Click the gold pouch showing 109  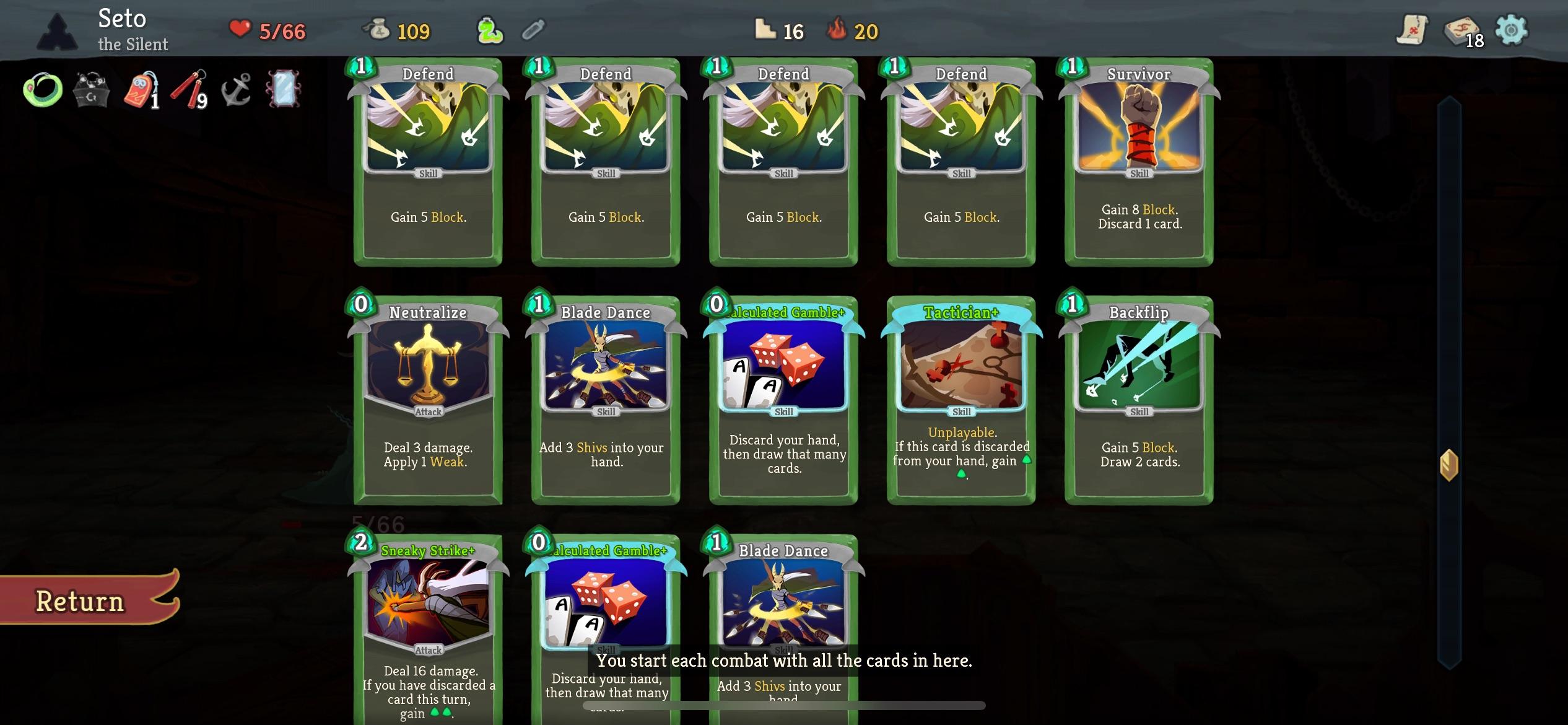396,30
